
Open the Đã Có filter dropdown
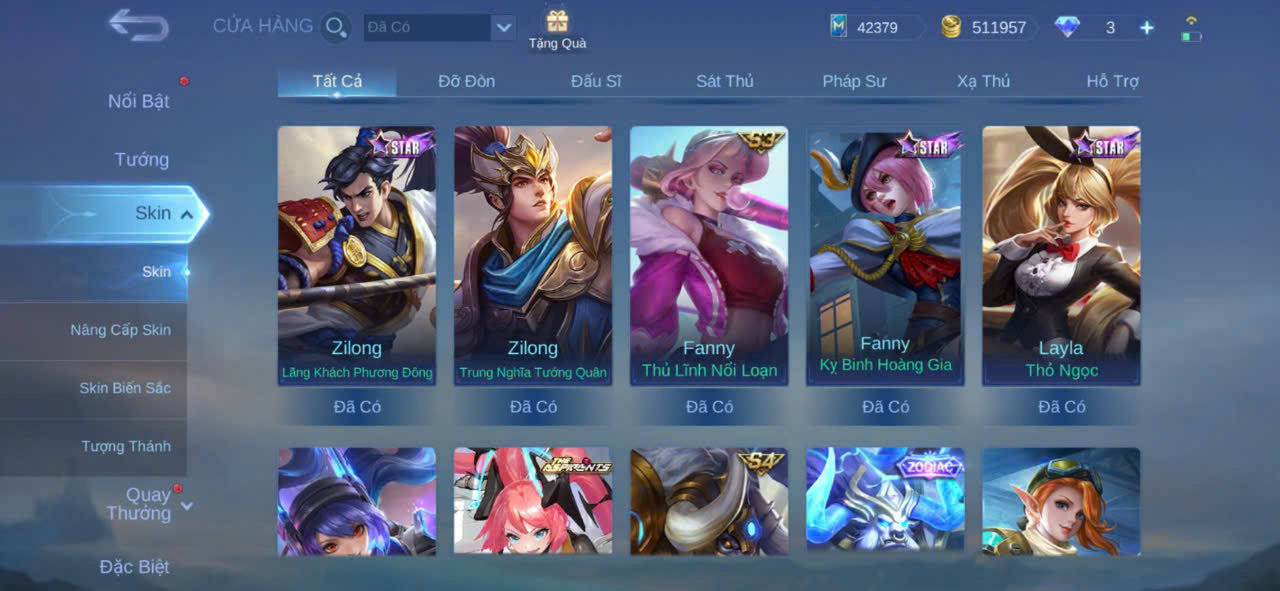pyautogui.click(x=503, y=27)
